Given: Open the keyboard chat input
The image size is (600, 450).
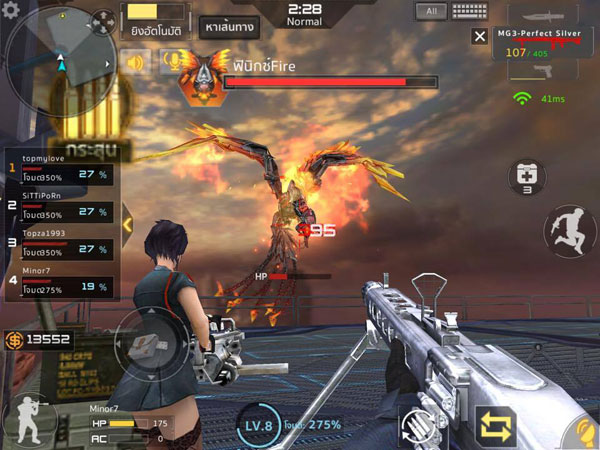Looking at the screenshot, I should coord(469,12).
